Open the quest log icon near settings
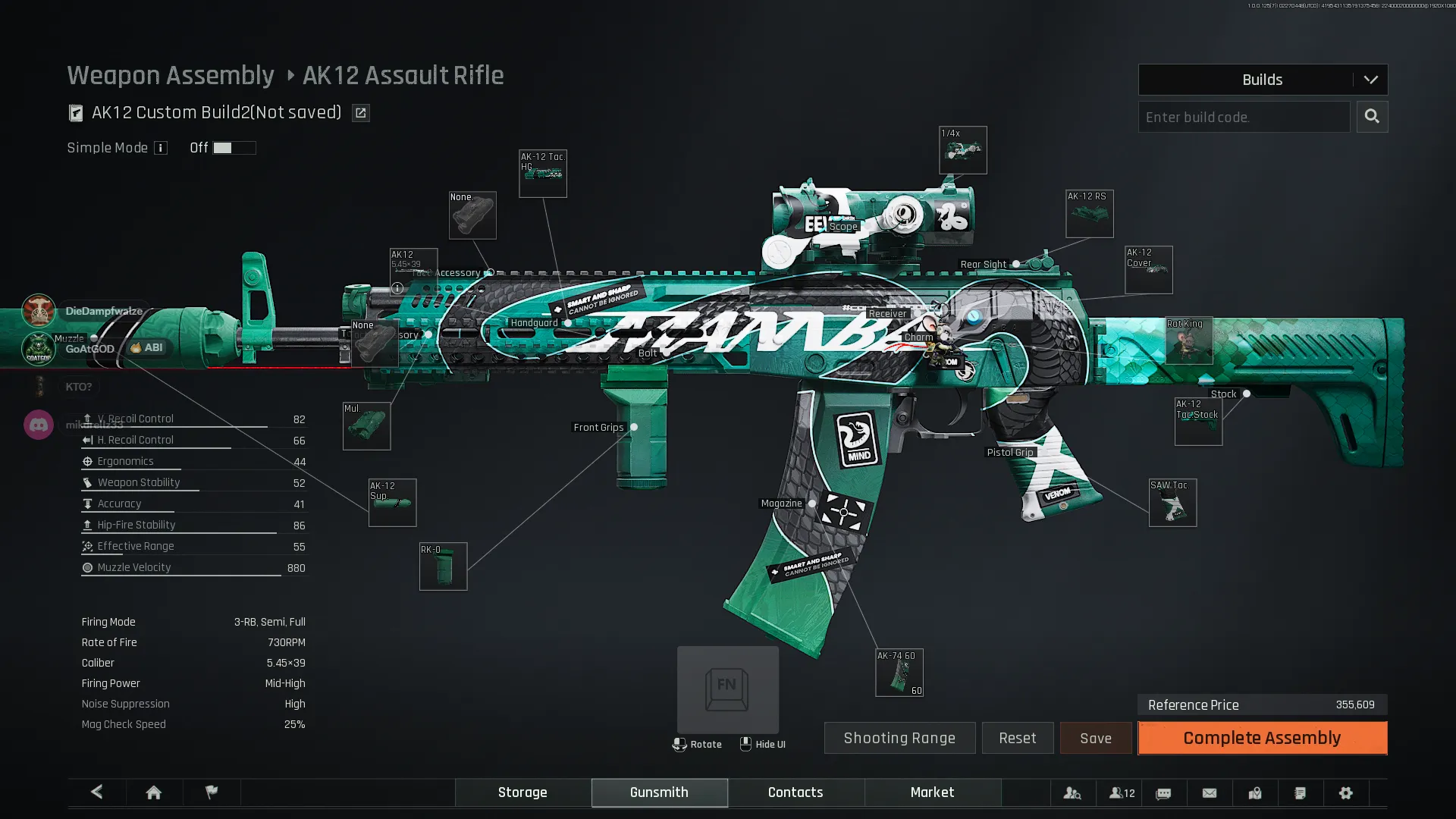The image size is (1456, 819). (1300, 792)
